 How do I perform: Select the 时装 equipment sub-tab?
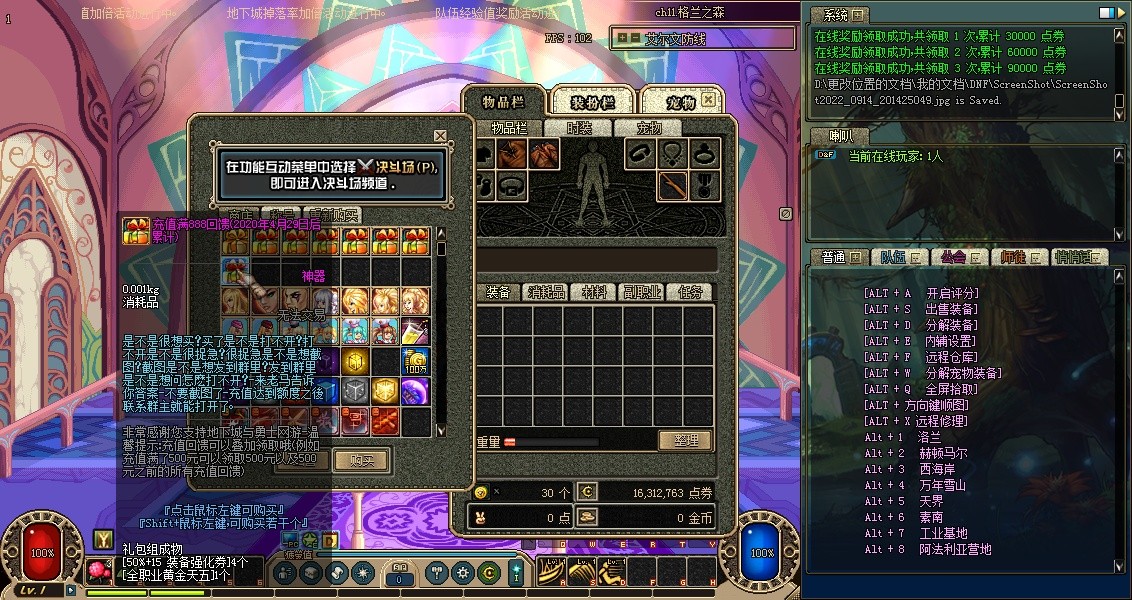(x=579, y=128)
